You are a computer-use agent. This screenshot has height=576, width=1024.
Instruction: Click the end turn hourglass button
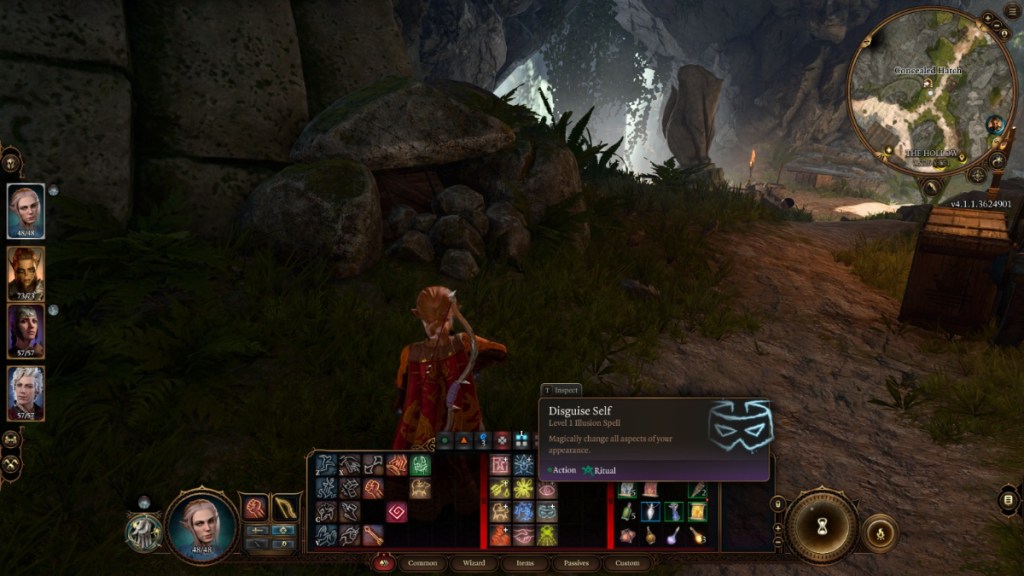822,525
